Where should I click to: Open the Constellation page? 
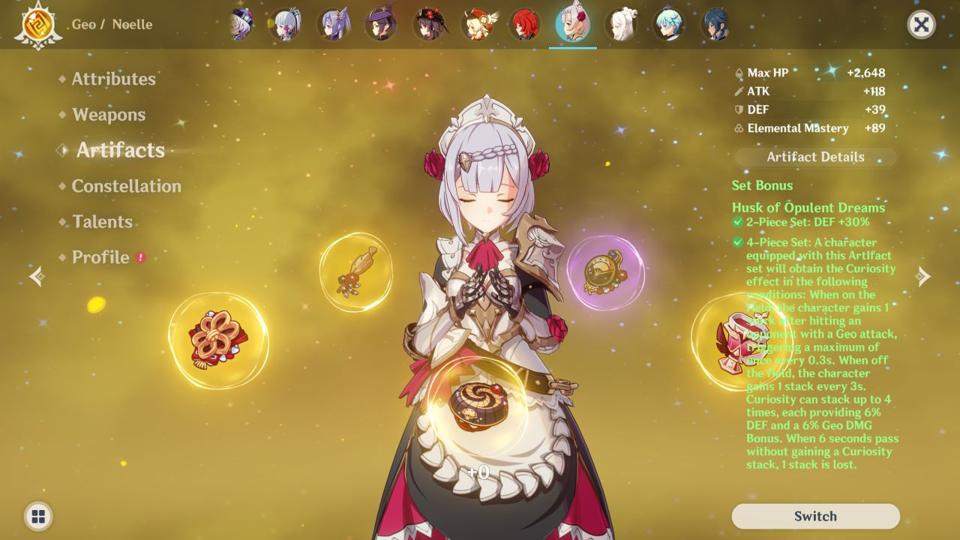pos(126,186)
